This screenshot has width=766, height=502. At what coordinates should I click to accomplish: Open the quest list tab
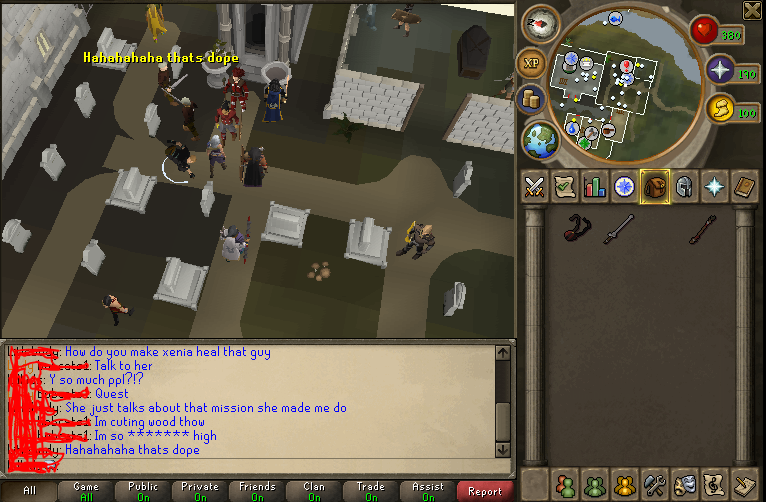click(565, 187)
